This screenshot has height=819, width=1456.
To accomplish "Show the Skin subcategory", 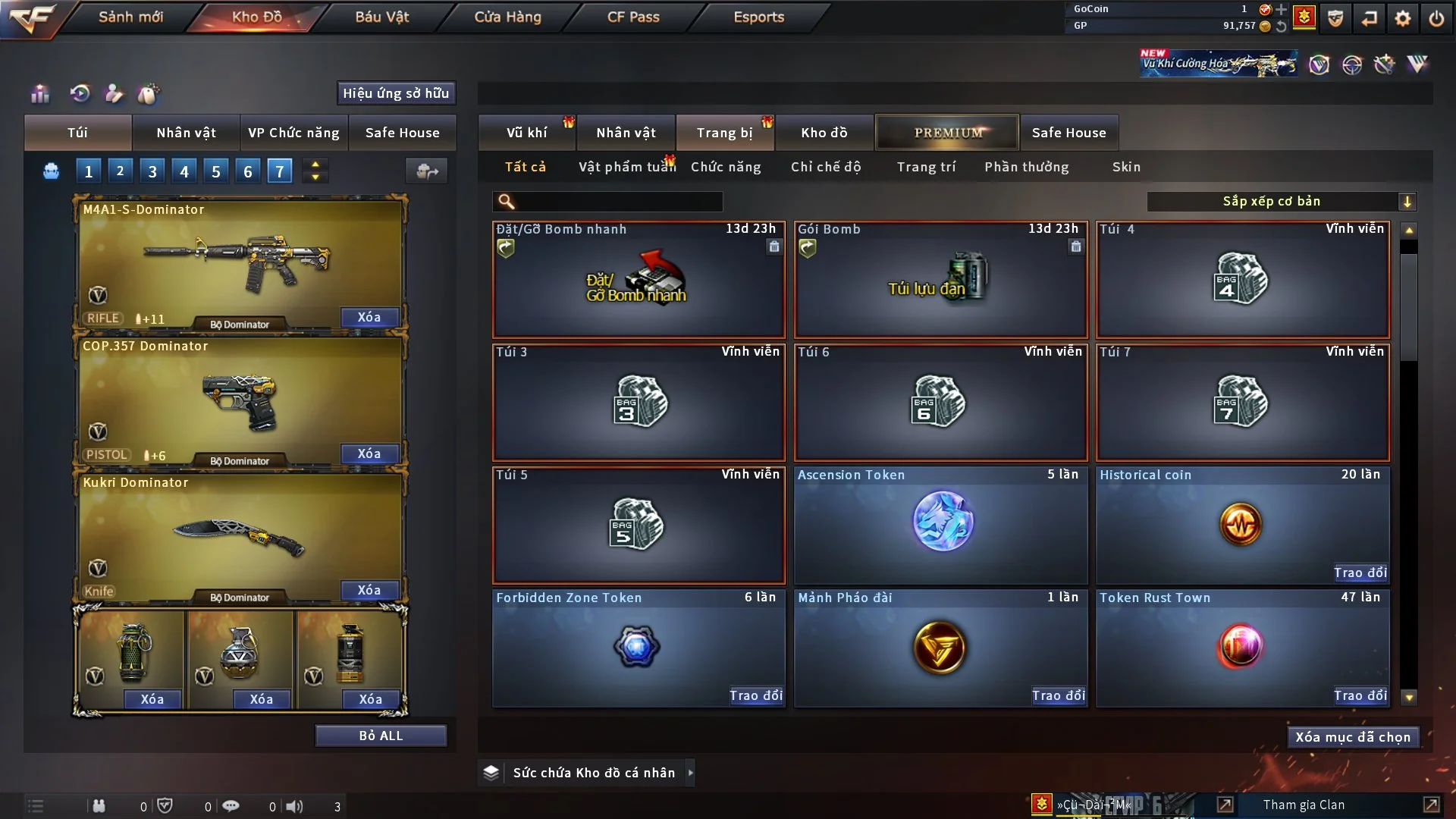I will click(x=1126, y=167).
